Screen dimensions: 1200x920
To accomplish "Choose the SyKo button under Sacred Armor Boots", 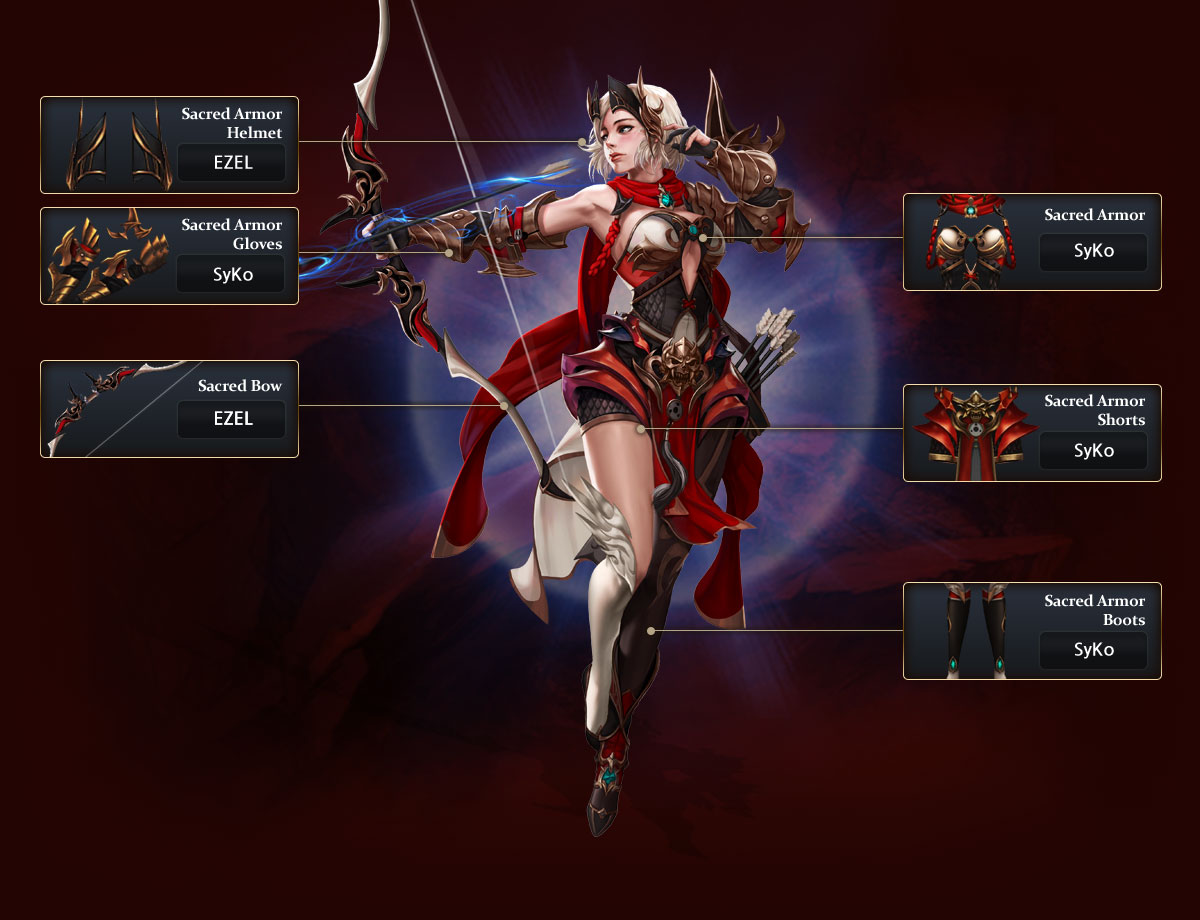I will [x=1093, y=650].
